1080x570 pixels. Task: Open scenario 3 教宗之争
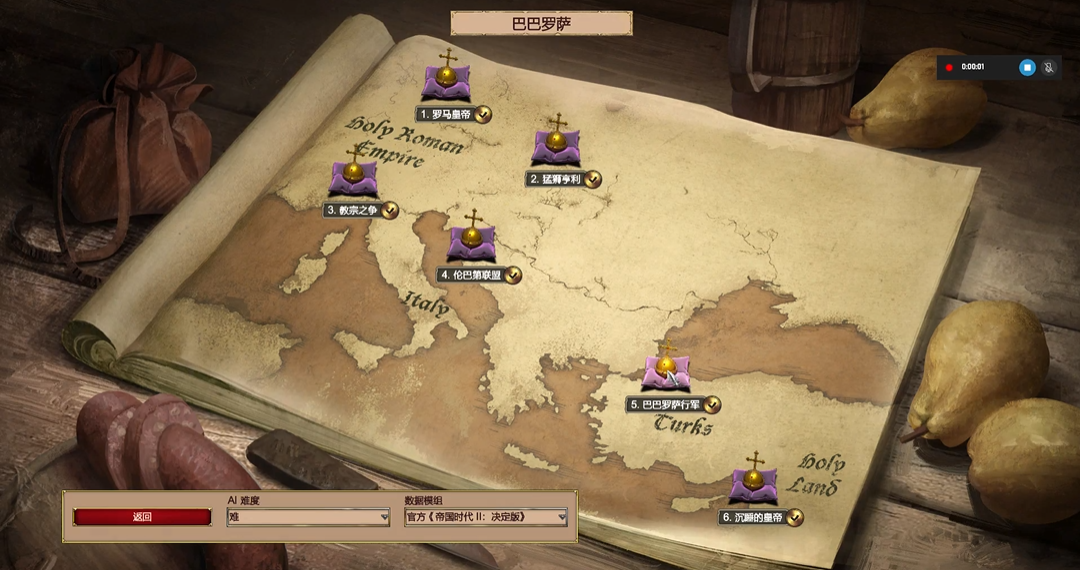point(352,178)
